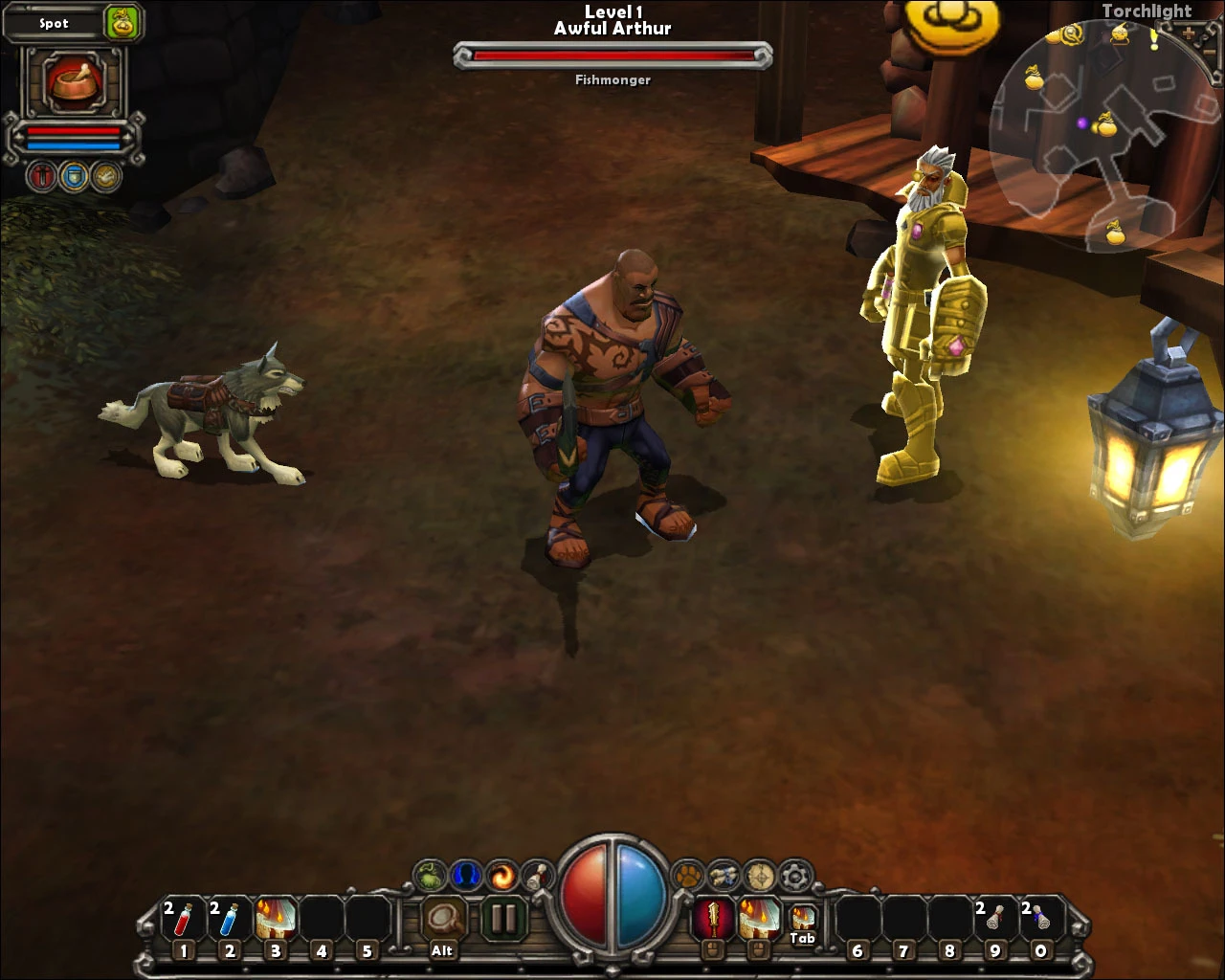Open the world map compass icon

(761, 874)
